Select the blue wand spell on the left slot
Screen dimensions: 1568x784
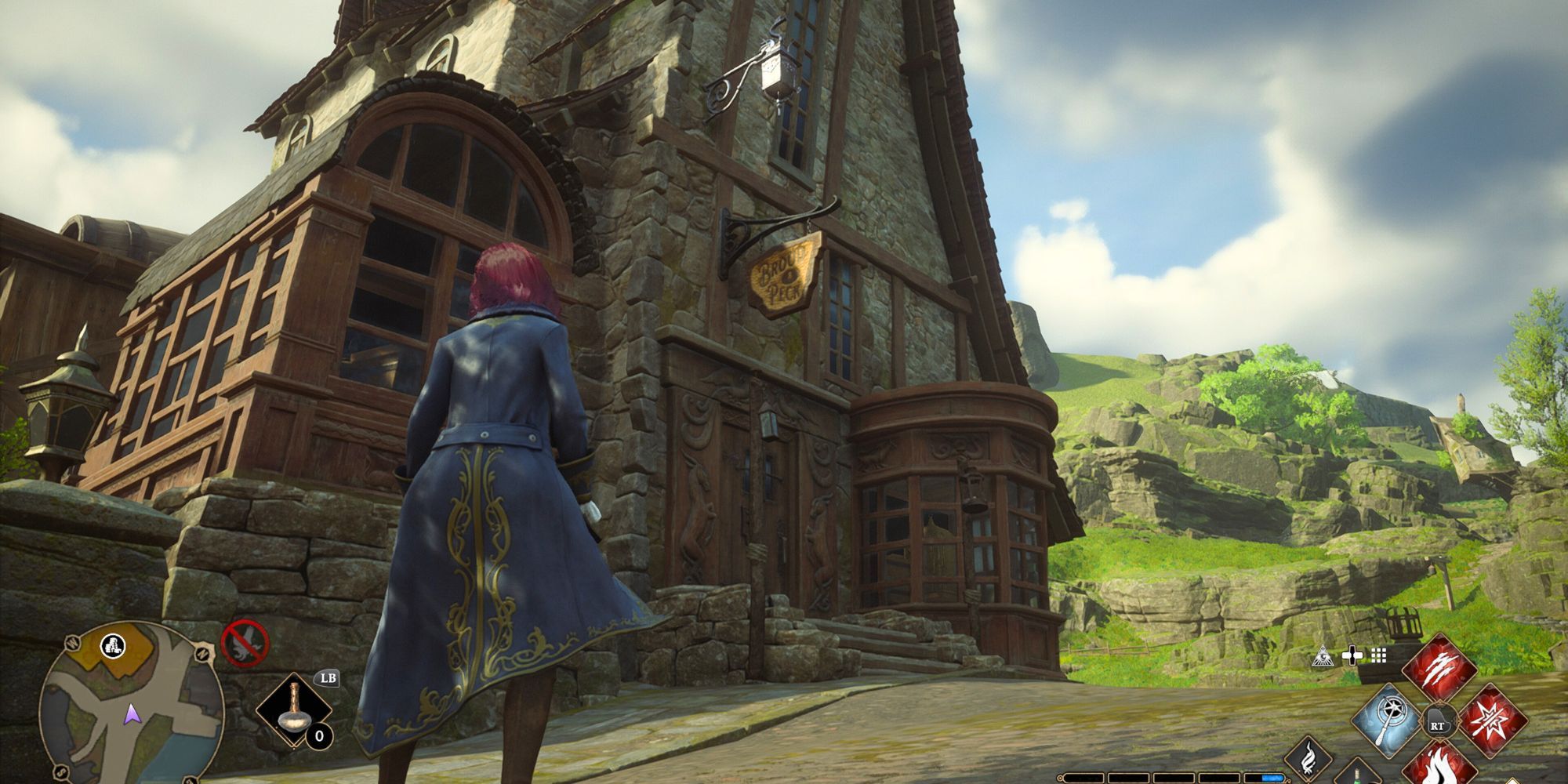(1388, 719)
